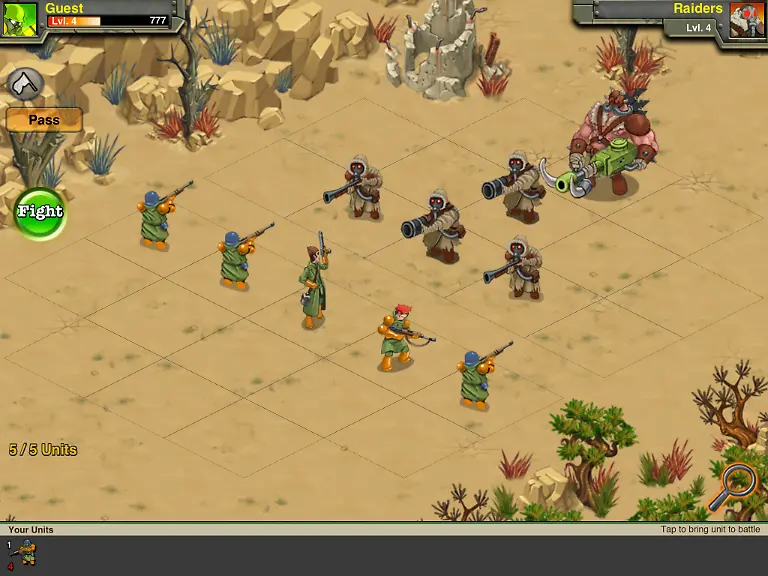Retreat using the white flag icon

tap(24, 84)
